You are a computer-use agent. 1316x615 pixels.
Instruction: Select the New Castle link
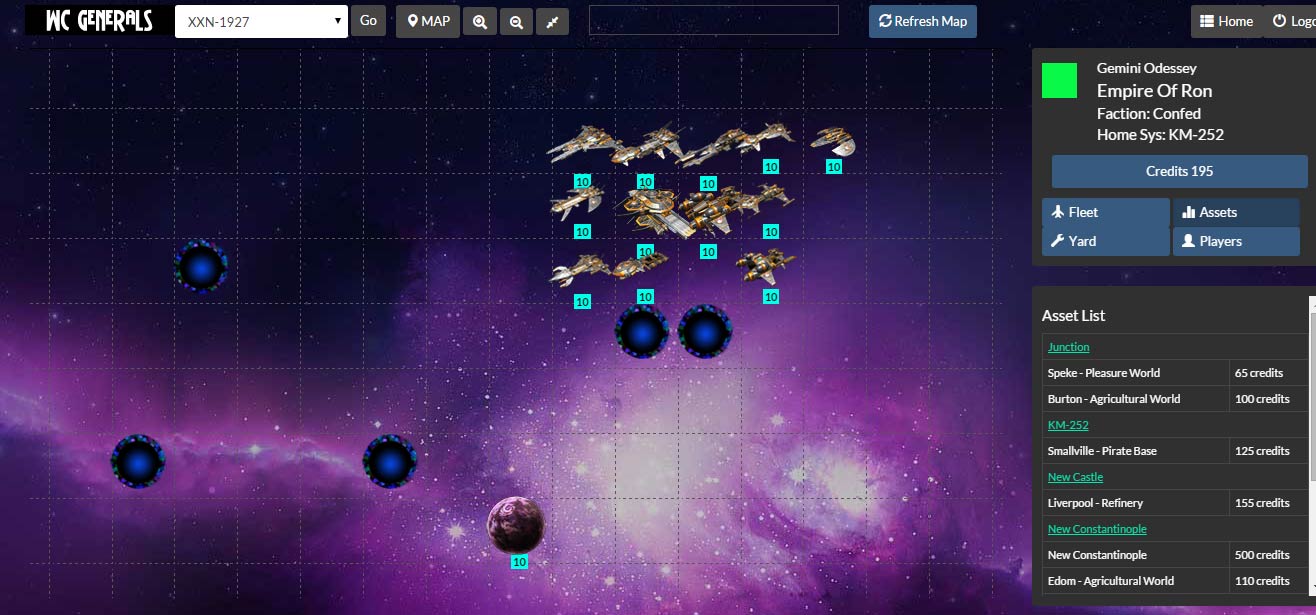[x=1075, y=477]
